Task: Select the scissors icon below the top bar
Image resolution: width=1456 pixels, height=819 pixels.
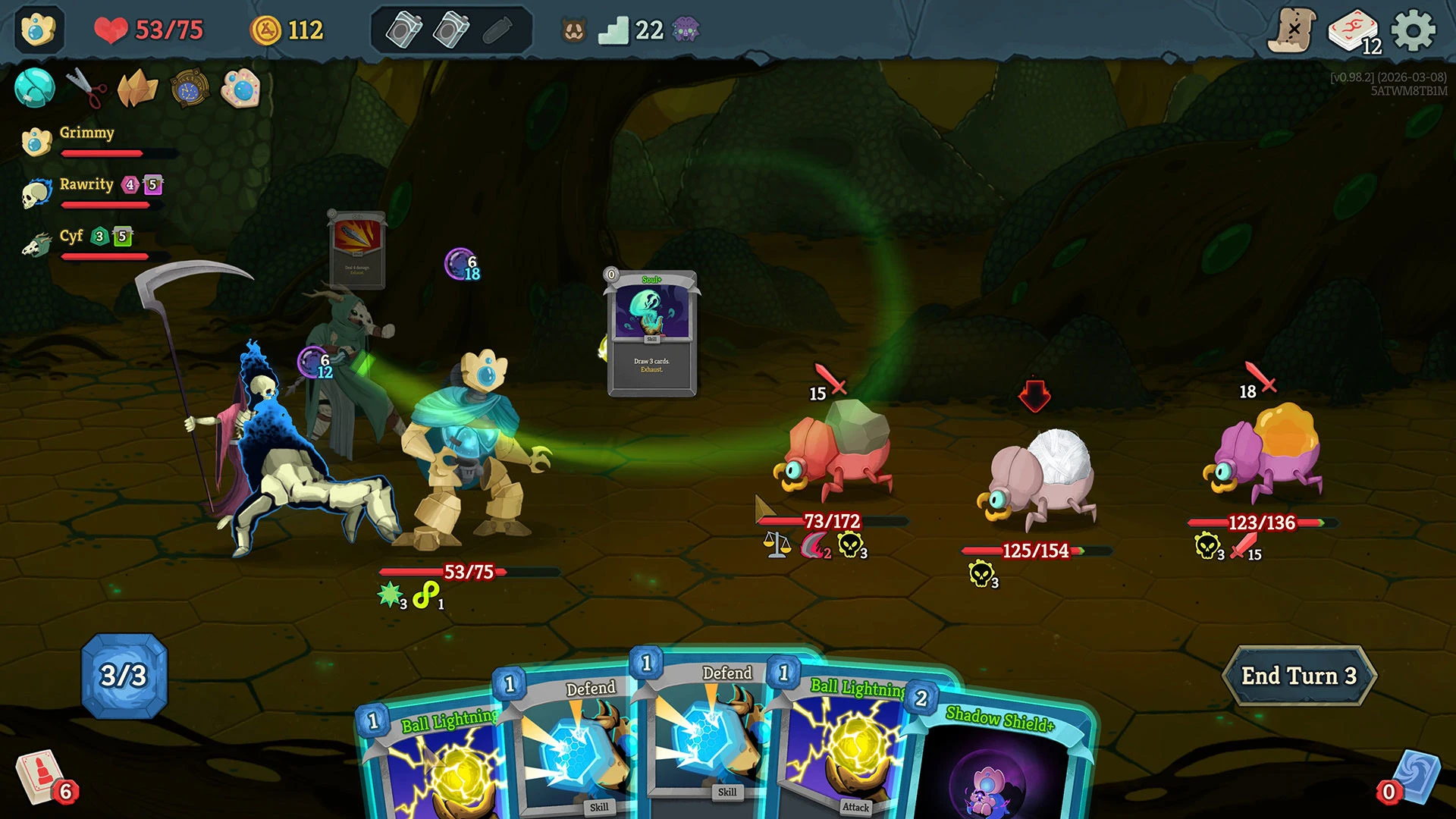Action: (86, 87)
